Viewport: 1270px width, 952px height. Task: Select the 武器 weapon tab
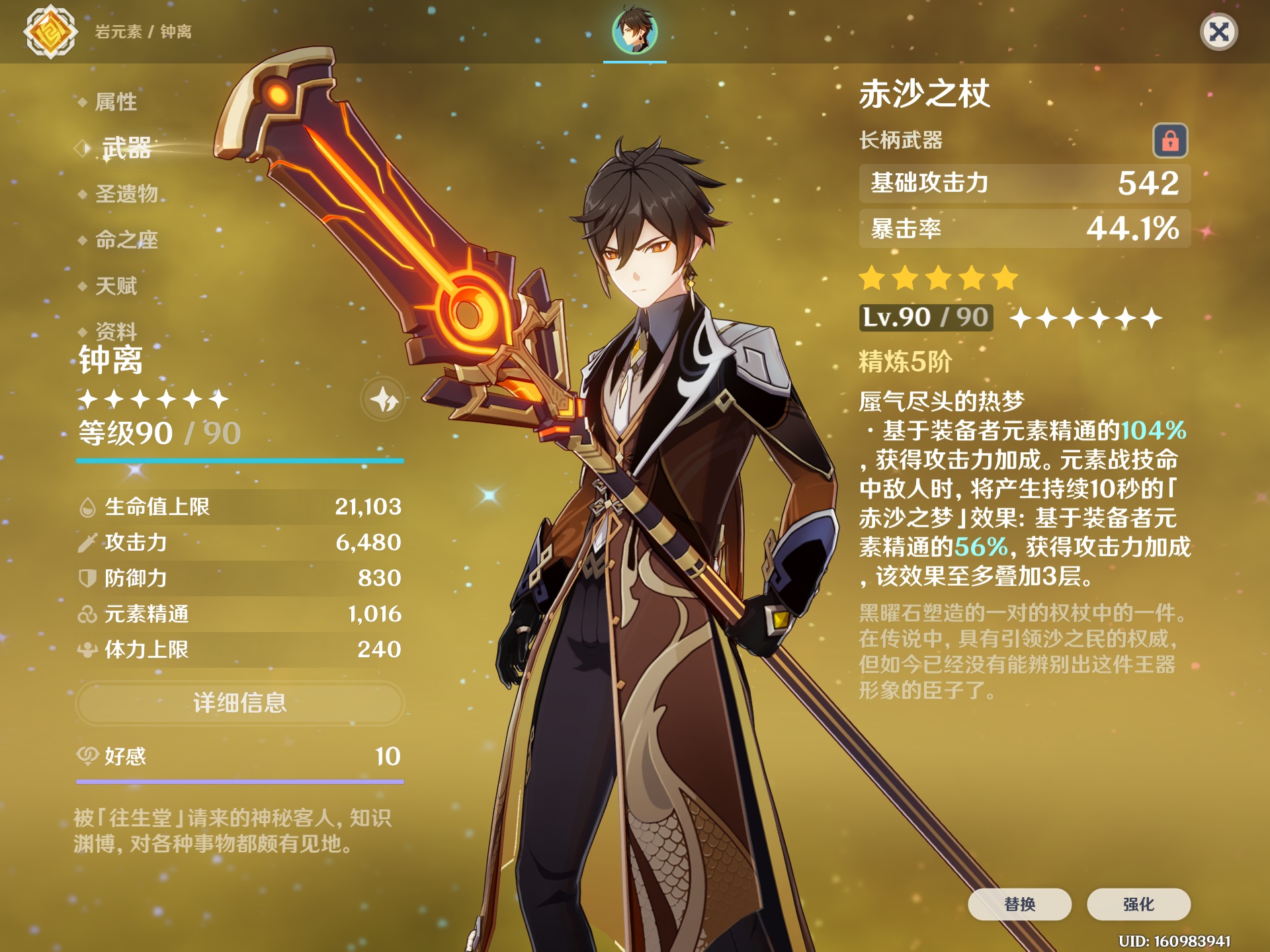click(x=126, y=148)
